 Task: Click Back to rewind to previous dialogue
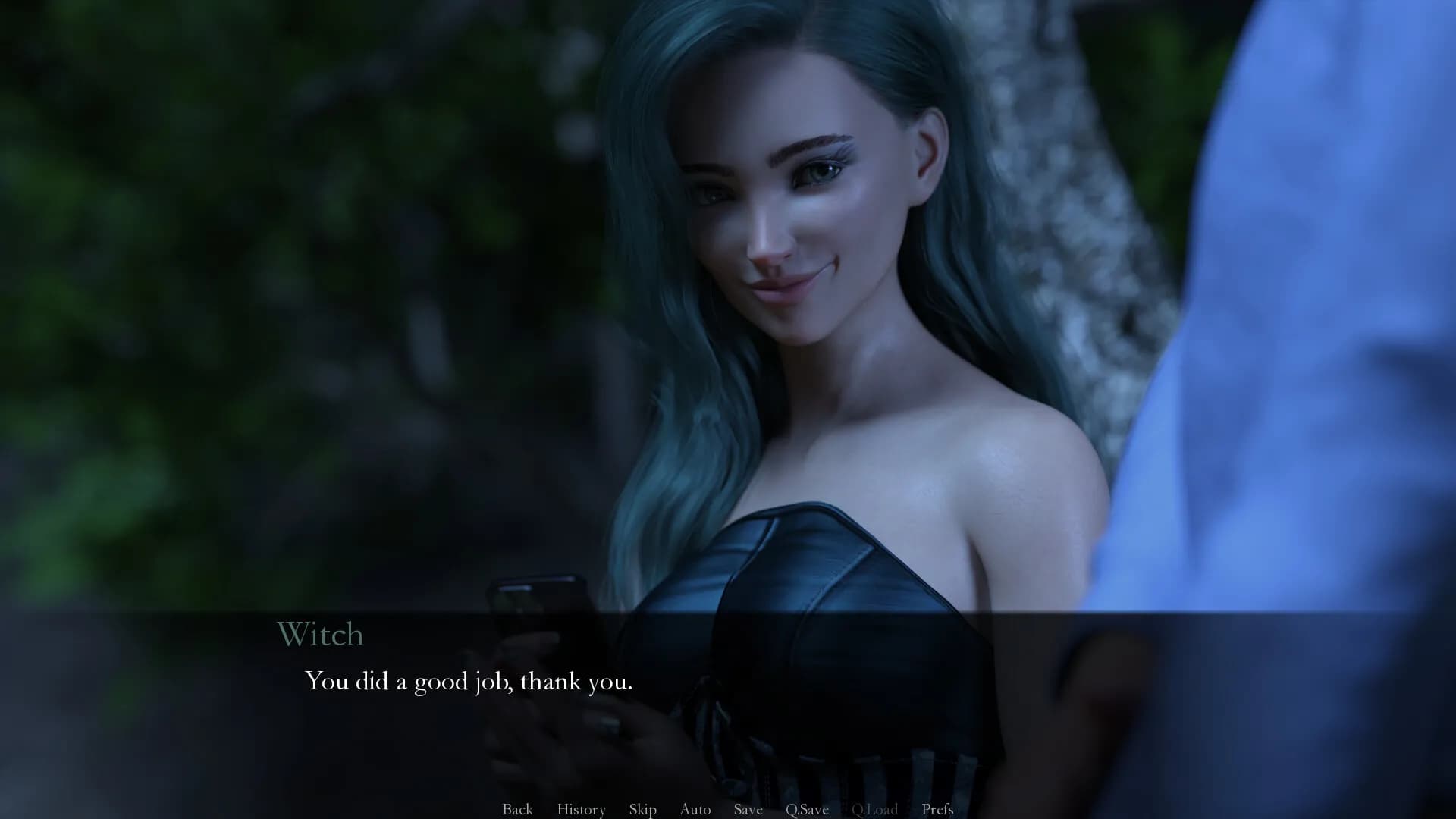point(517,809)
